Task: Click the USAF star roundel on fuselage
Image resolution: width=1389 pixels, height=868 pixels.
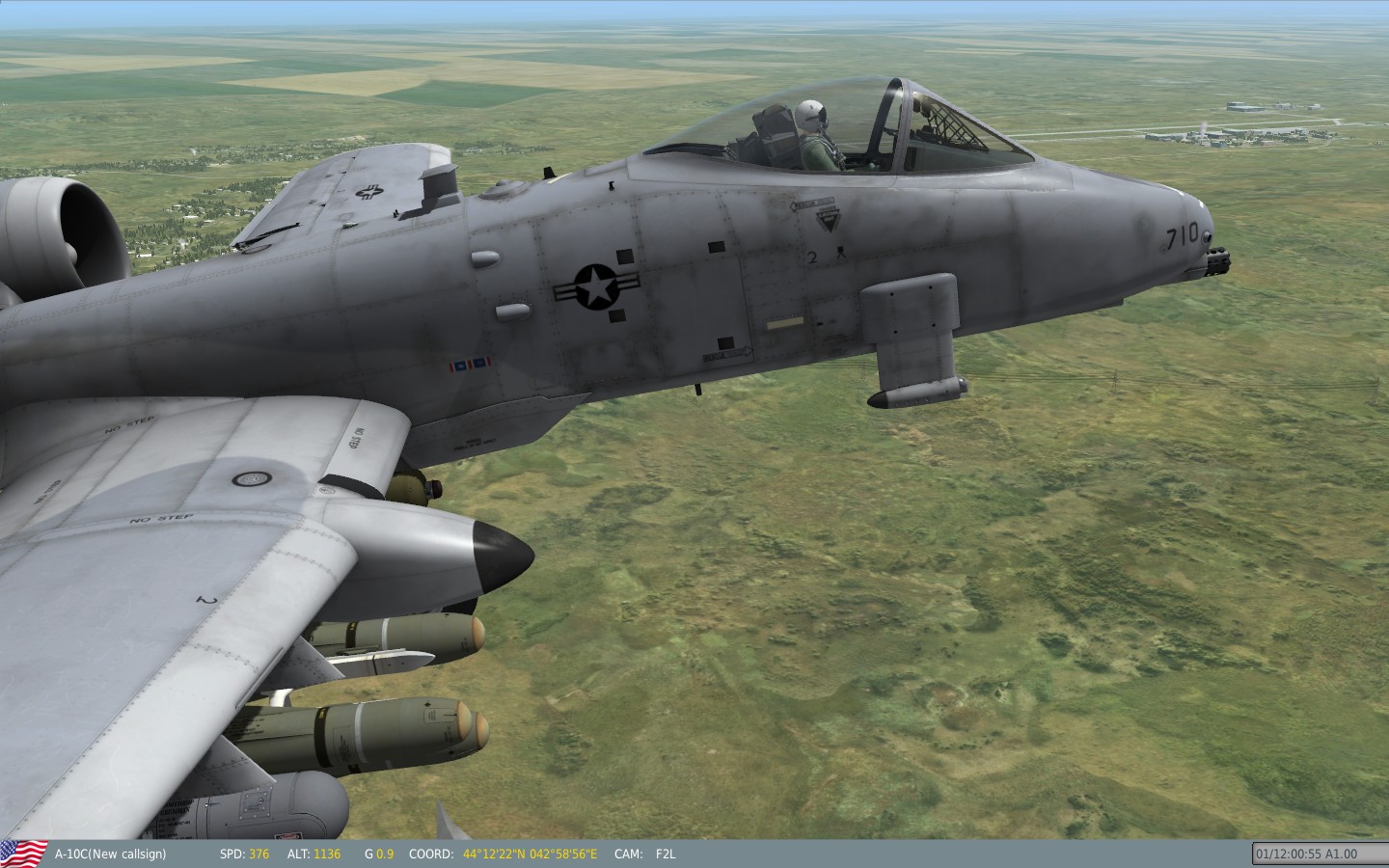Action: point(595,287)
